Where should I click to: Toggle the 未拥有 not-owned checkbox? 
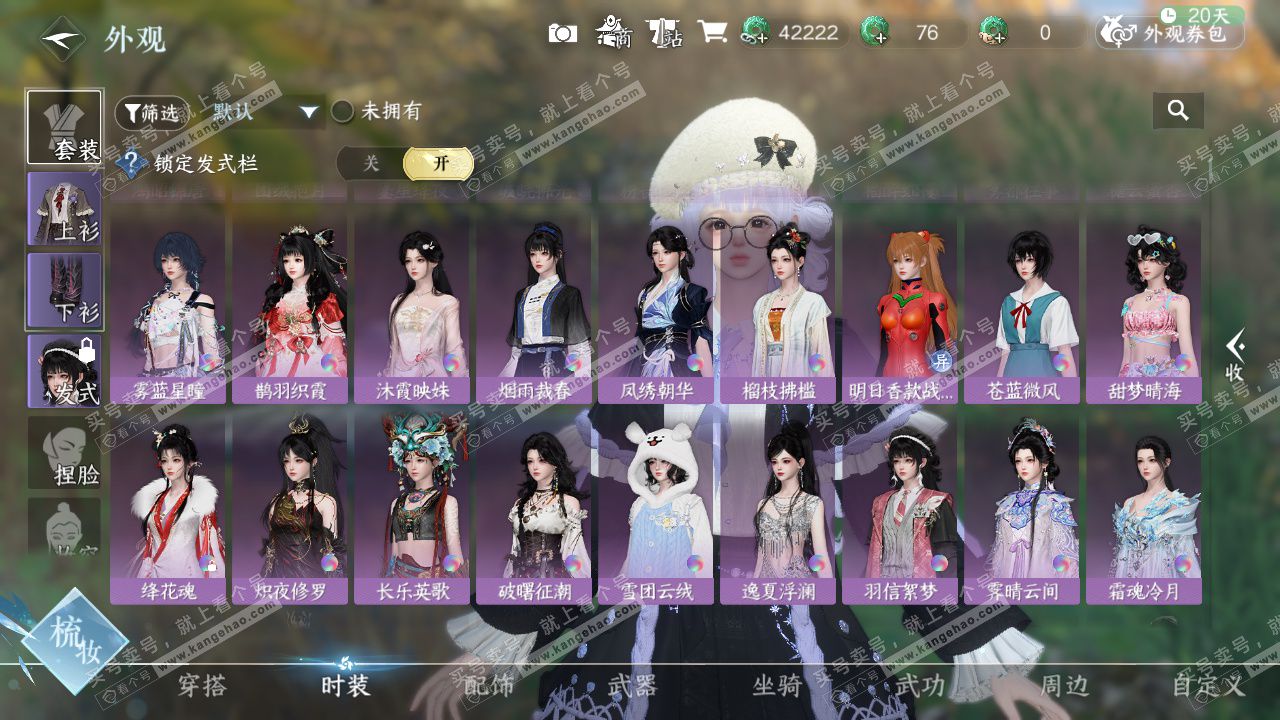(343, 111)
